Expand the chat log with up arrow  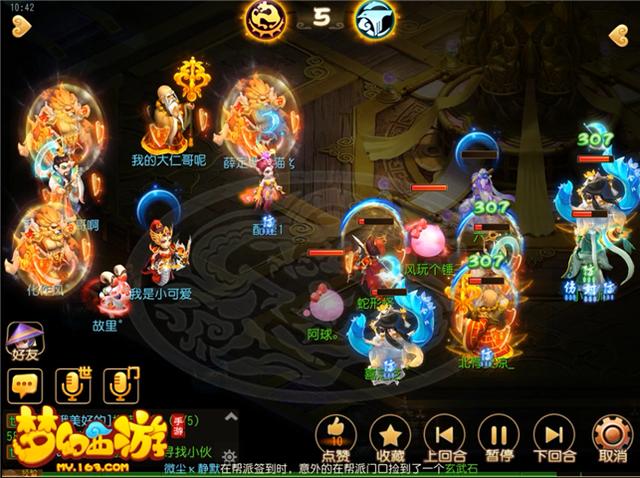(230, 415)
